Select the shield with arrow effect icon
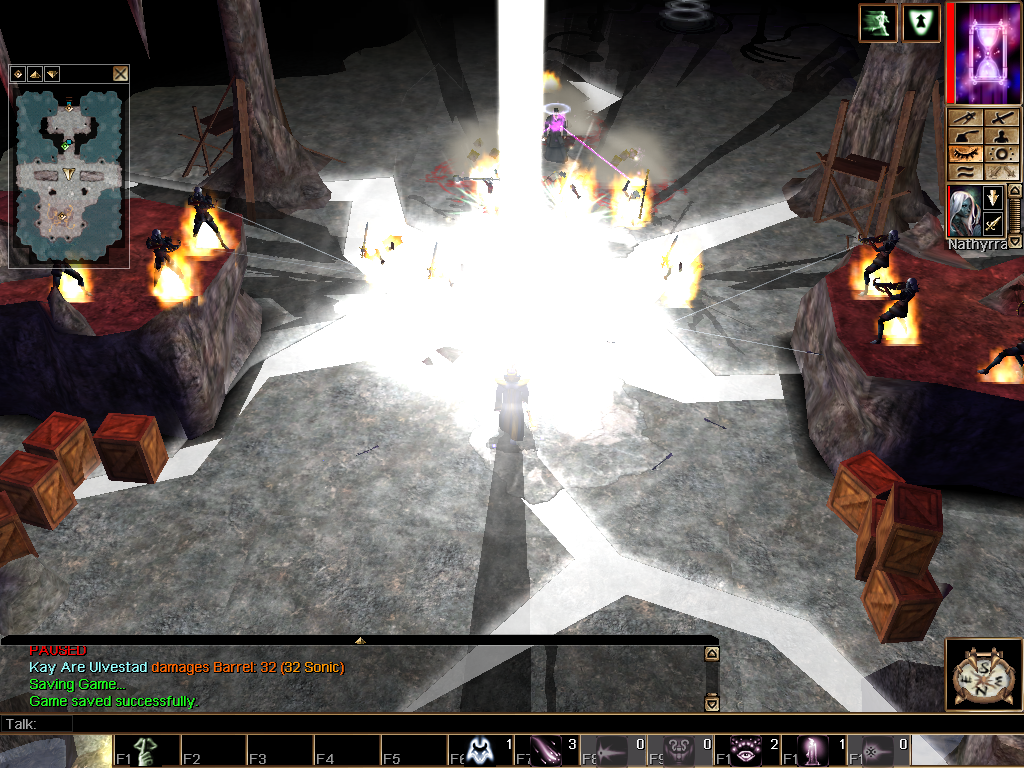The height and width of the screenshot is (768, 1024). coord(921,23)
